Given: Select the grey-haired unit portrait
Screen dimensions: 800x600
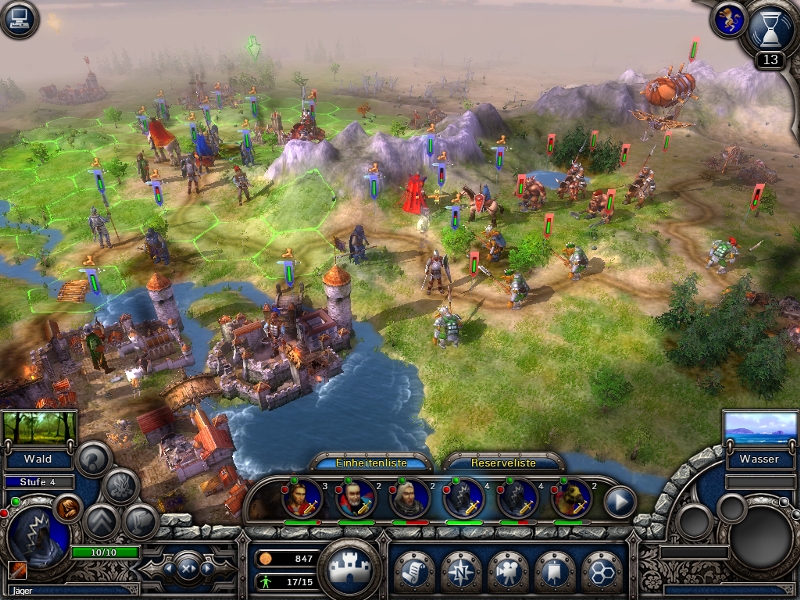Looking at the screenshot, I should tap(409, 499).
